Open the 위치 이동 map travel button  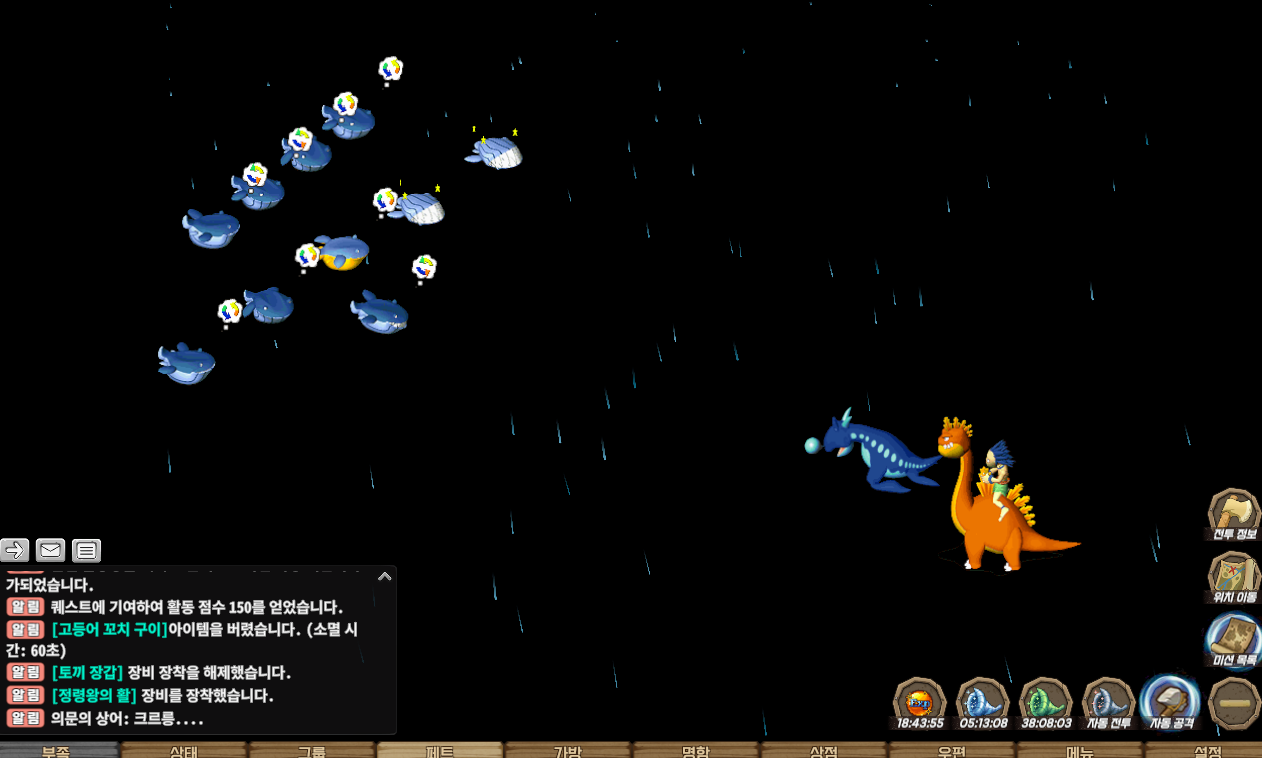(1234, 576)
